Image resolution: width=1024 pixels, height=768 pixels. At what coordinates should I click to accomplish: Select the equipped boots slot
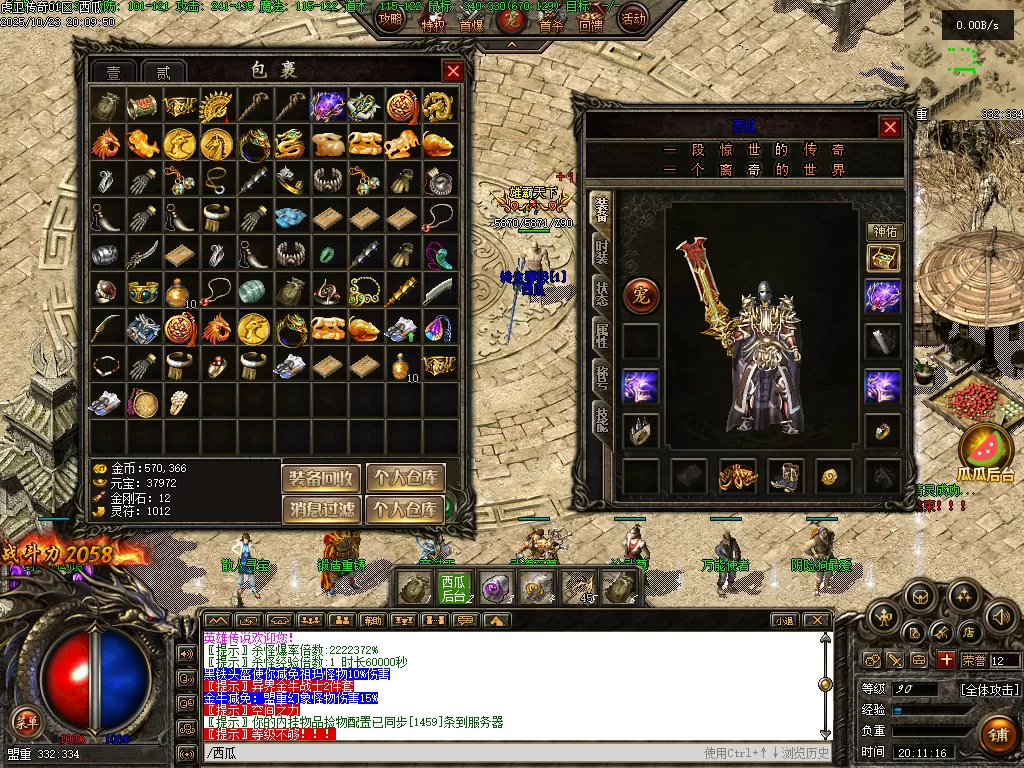[786, 476]
